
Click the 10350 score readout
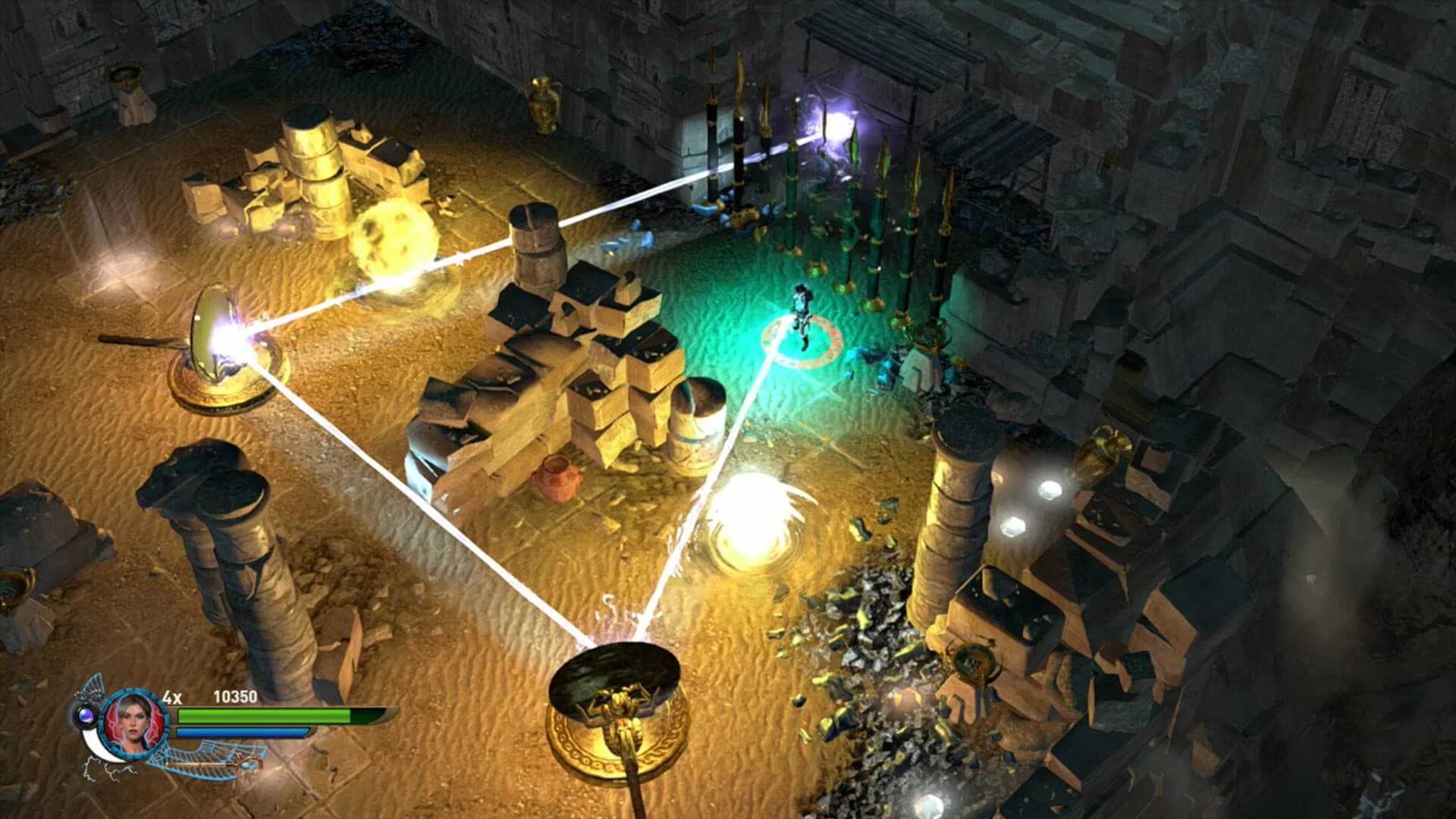(235, 697)
